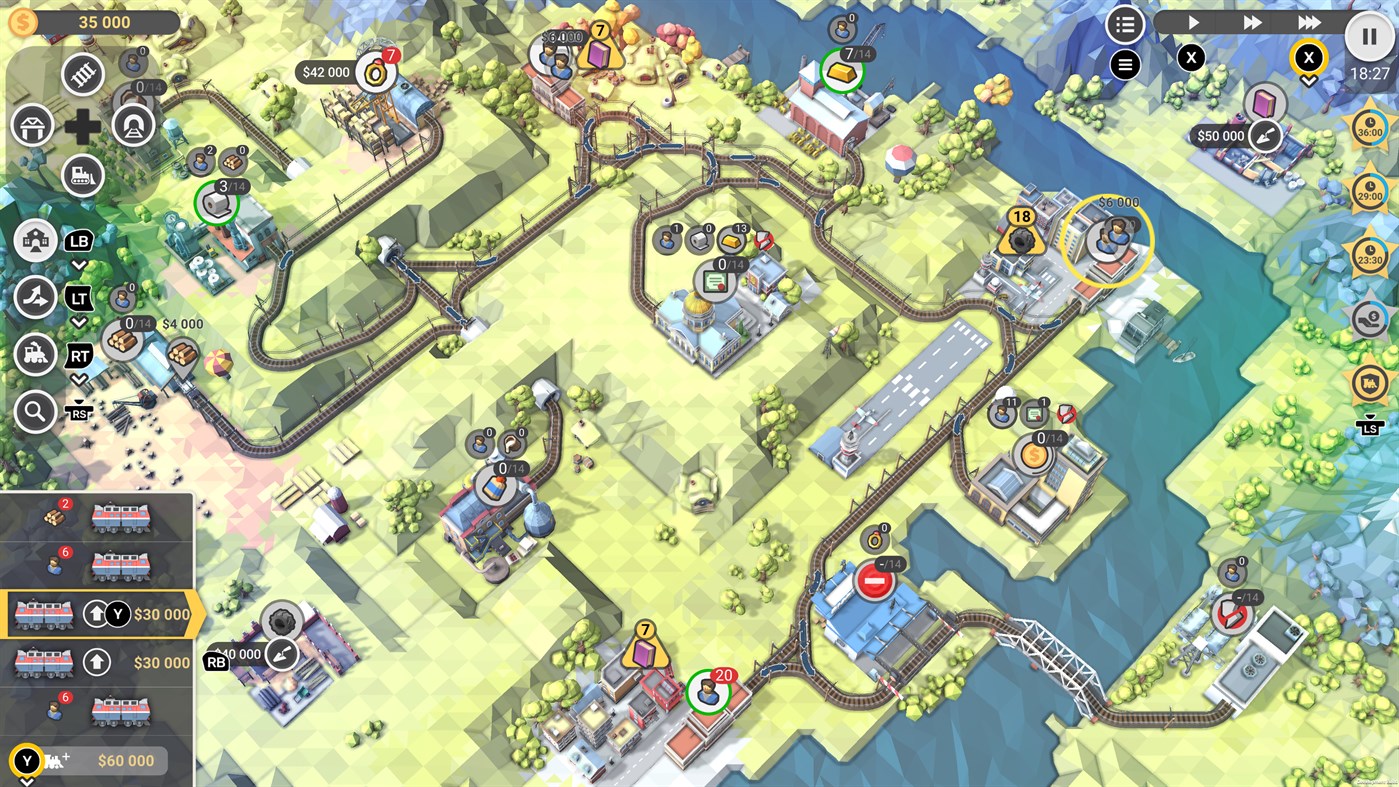Select the station building tool
This screenshot has width=1399, height=787.
coord(33,125)
